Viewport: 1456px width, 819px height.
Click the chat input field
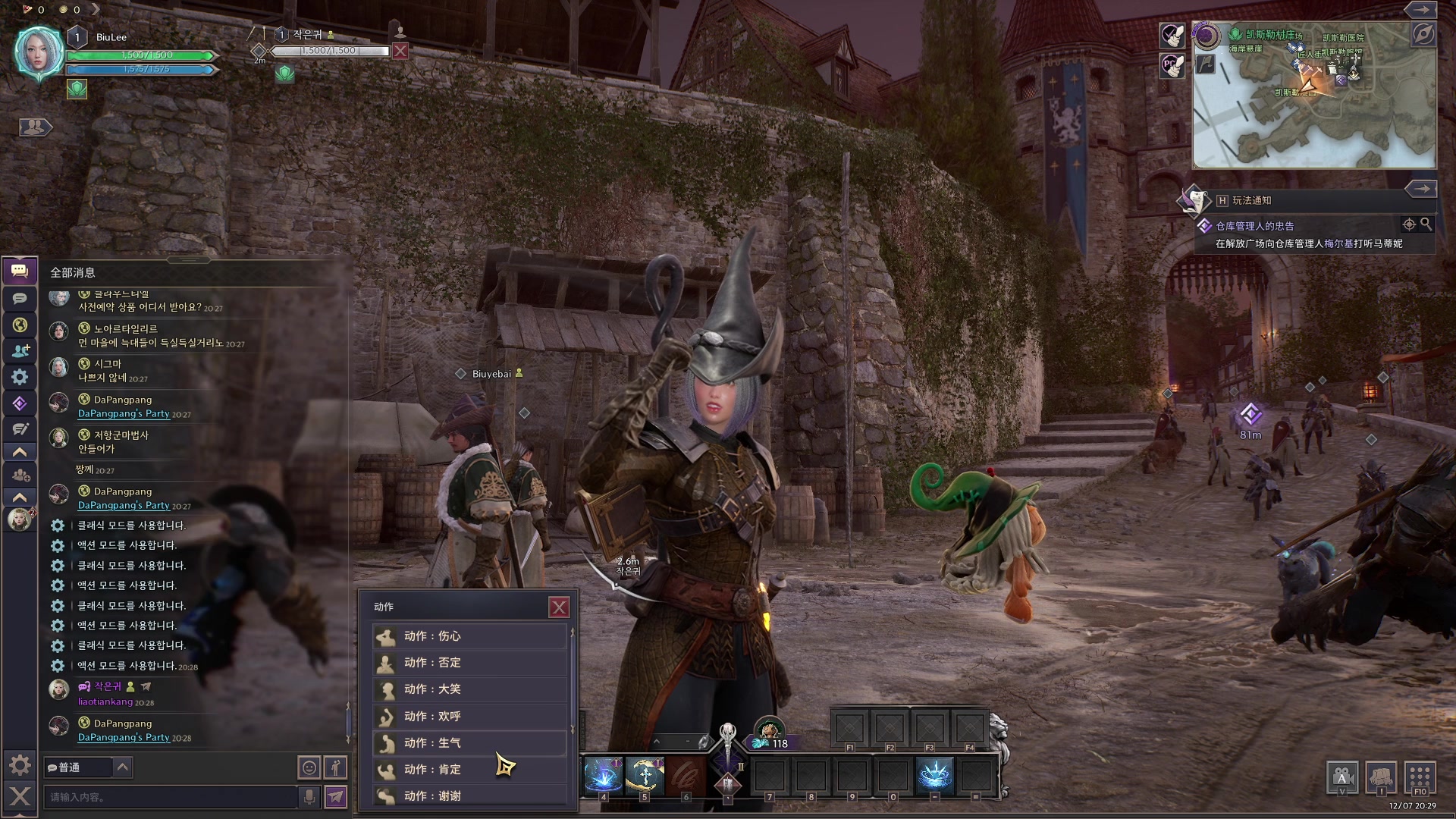point(171,797)
